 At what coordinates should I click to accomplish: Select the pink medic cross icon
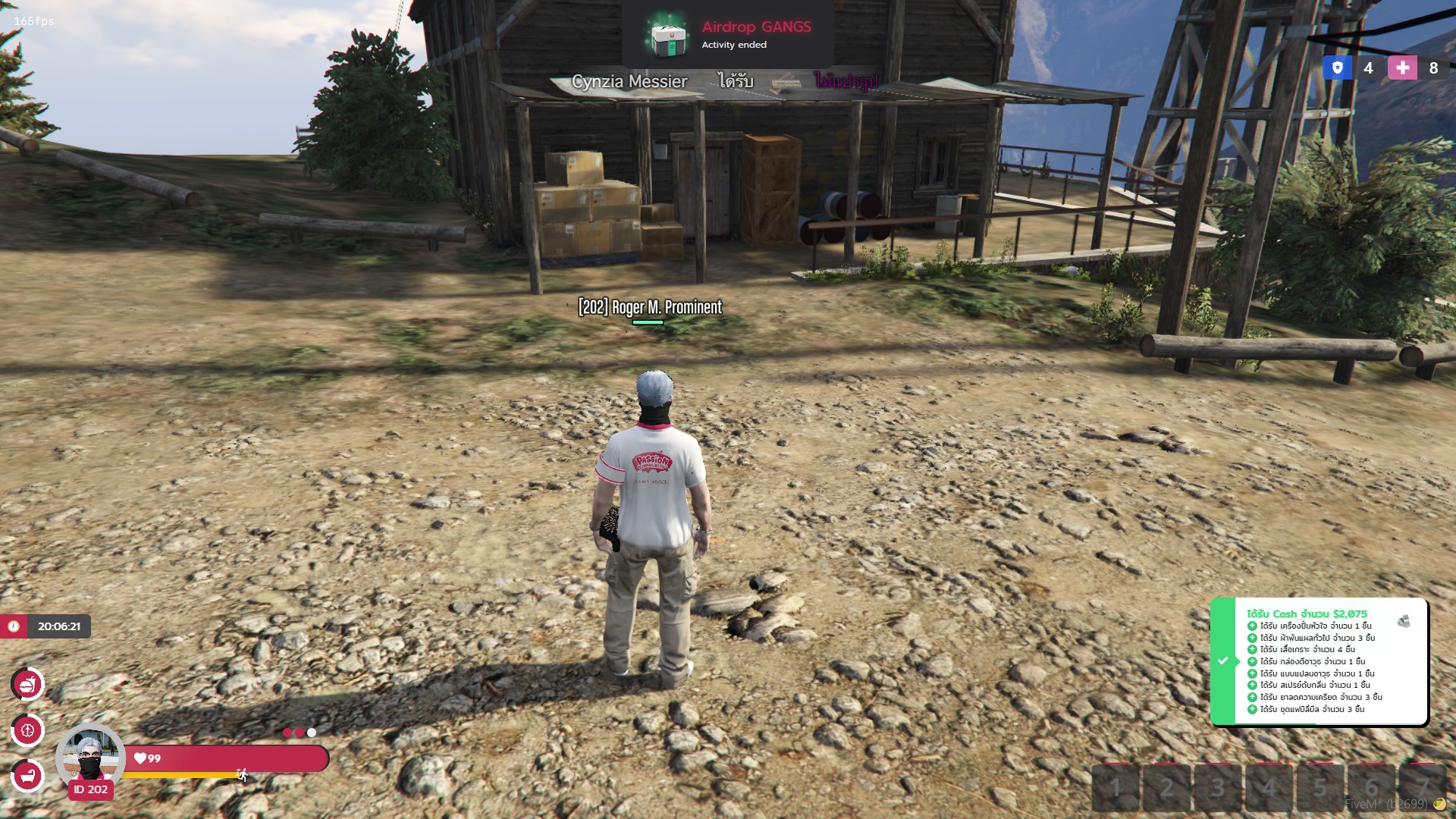pyautogui.click(x=1402, y=68)
